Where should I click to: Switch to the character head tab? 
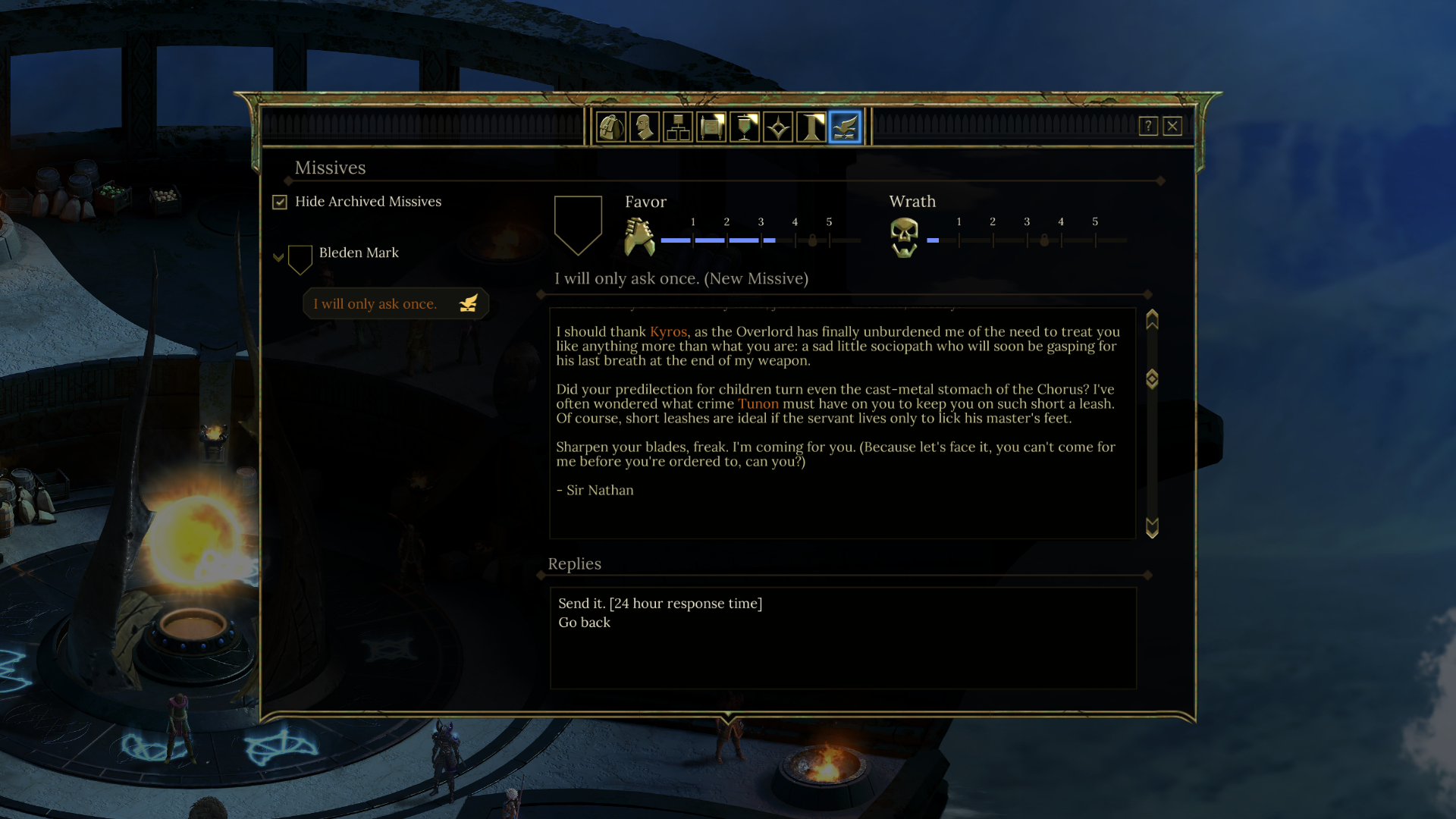point(645,127)
